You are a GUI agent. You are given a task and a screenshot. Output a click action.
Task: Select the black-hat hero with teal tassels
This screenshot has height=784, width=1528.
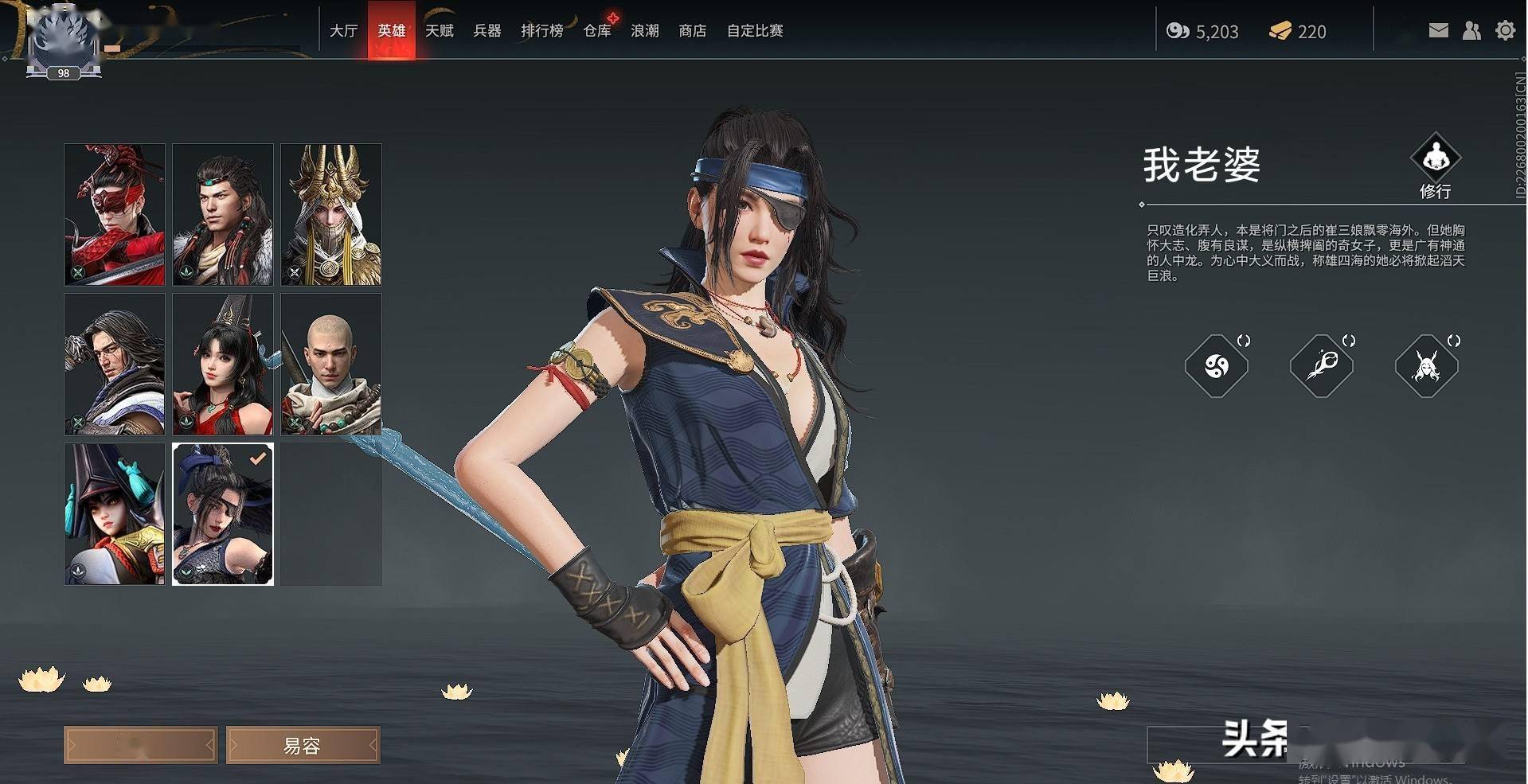pyautogui.click(x=115, y=513)
